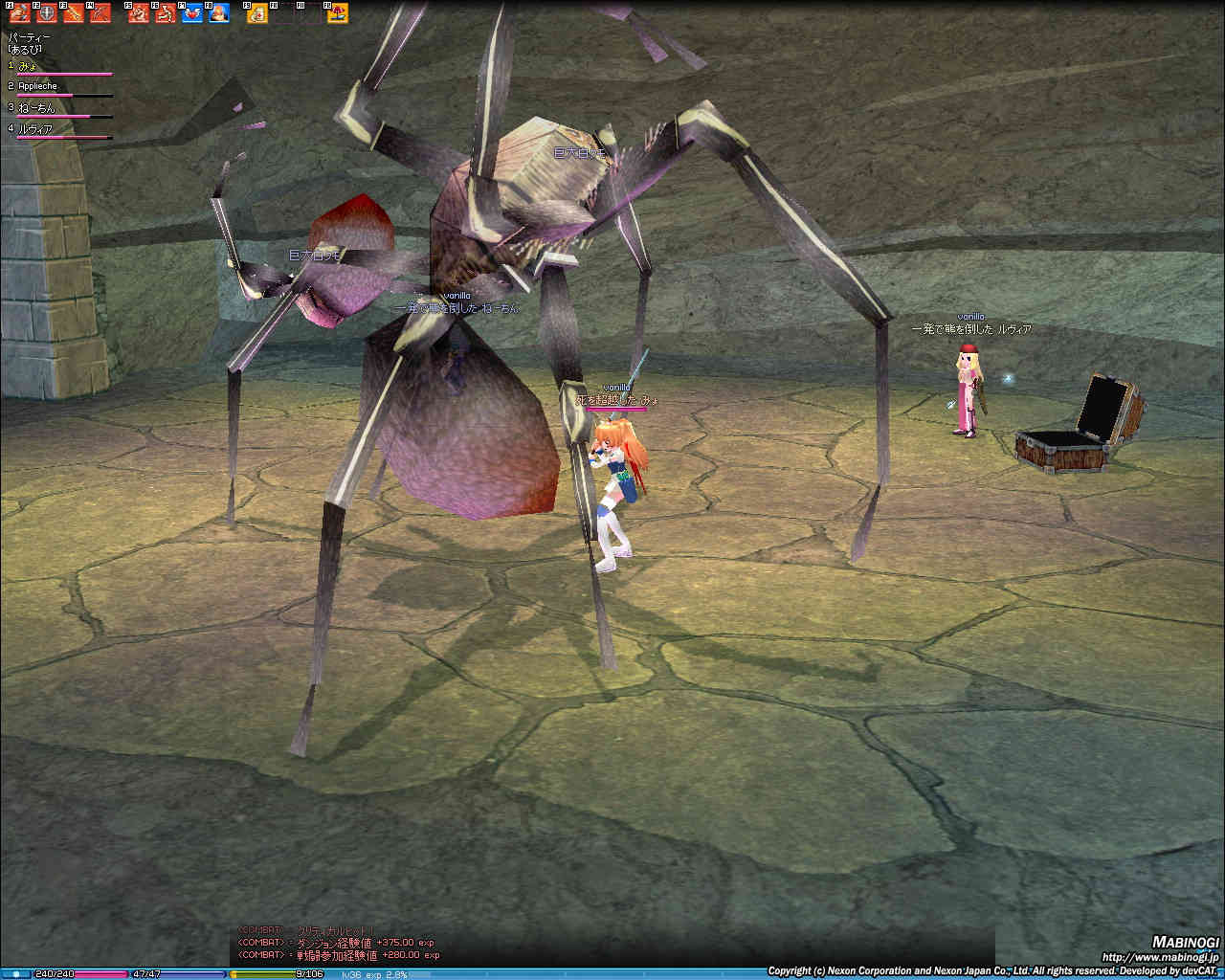
Task: Use the first aid kit skill on F9
Action: point(257,13)
